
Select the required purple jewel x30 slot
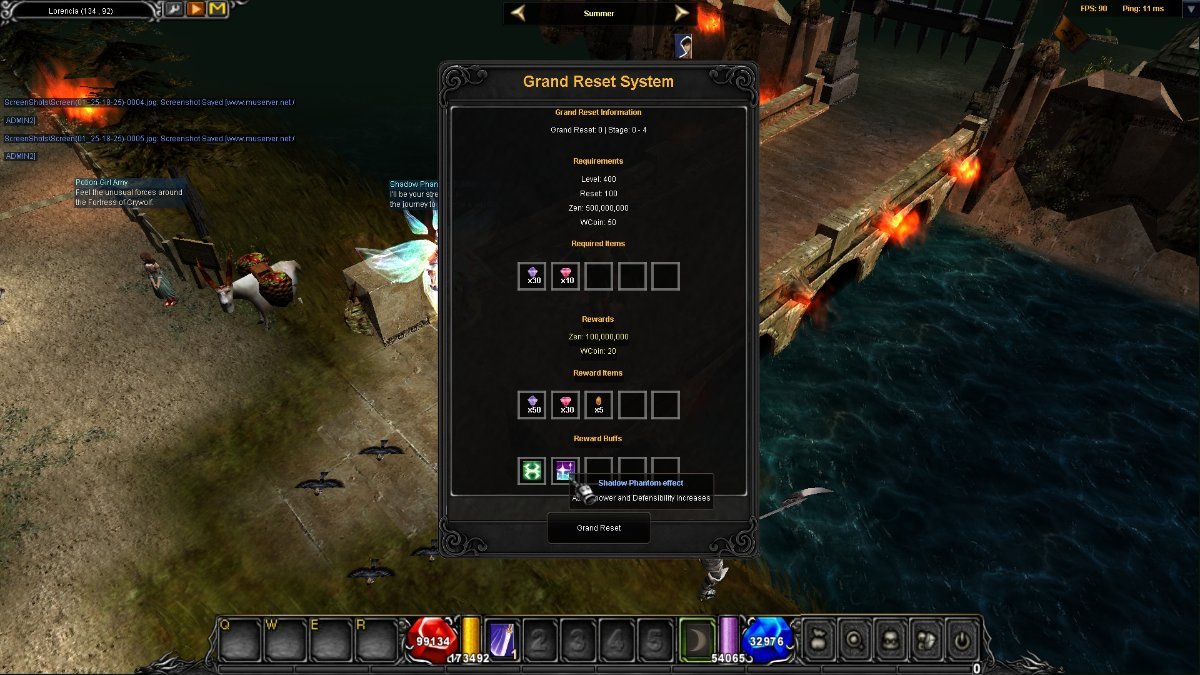click(x=532, y=276)
